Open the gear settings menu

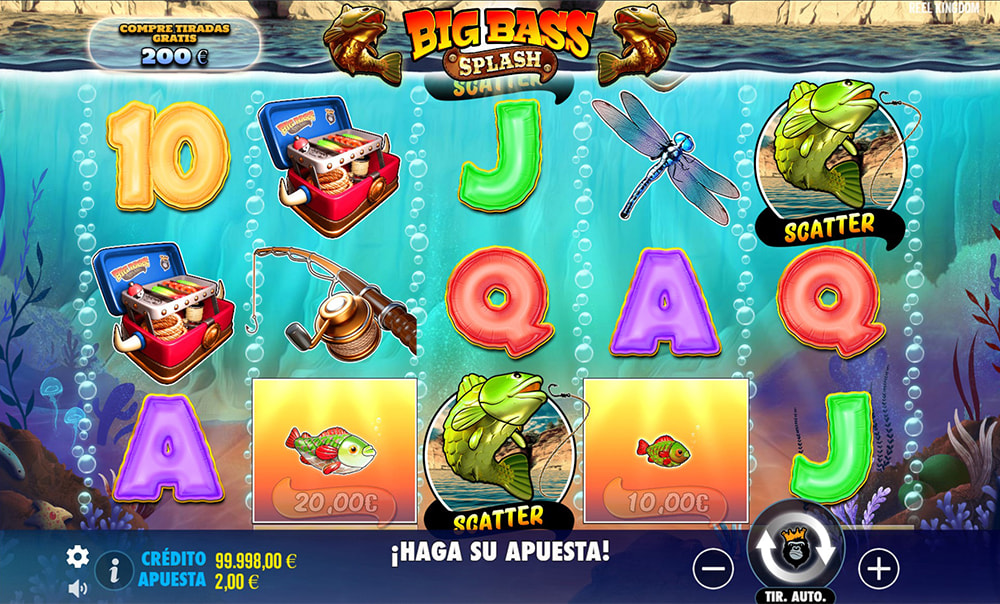(x=77, y=557)
